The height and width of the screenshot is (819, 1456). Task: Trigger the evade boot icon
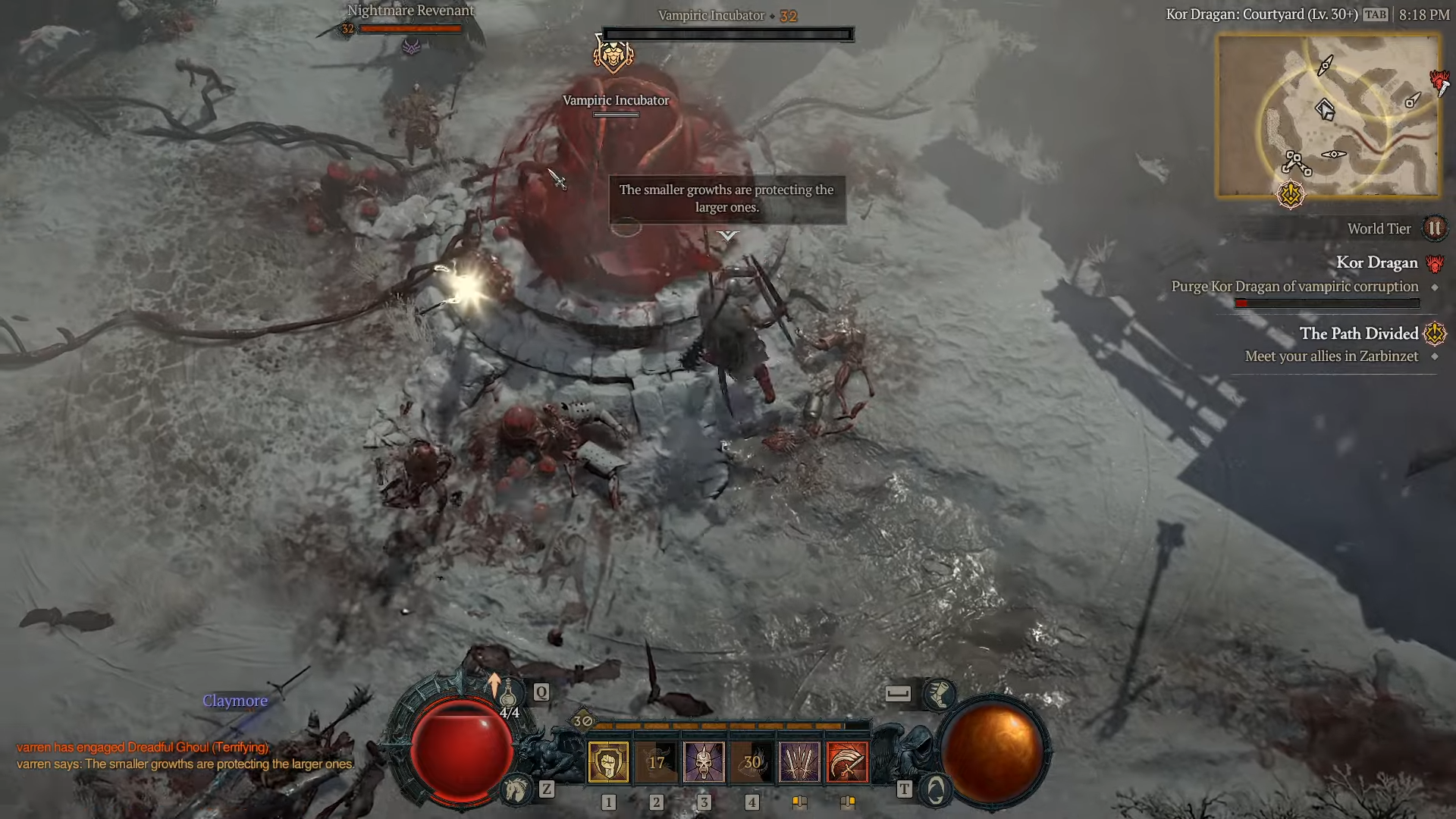[939, 694]
